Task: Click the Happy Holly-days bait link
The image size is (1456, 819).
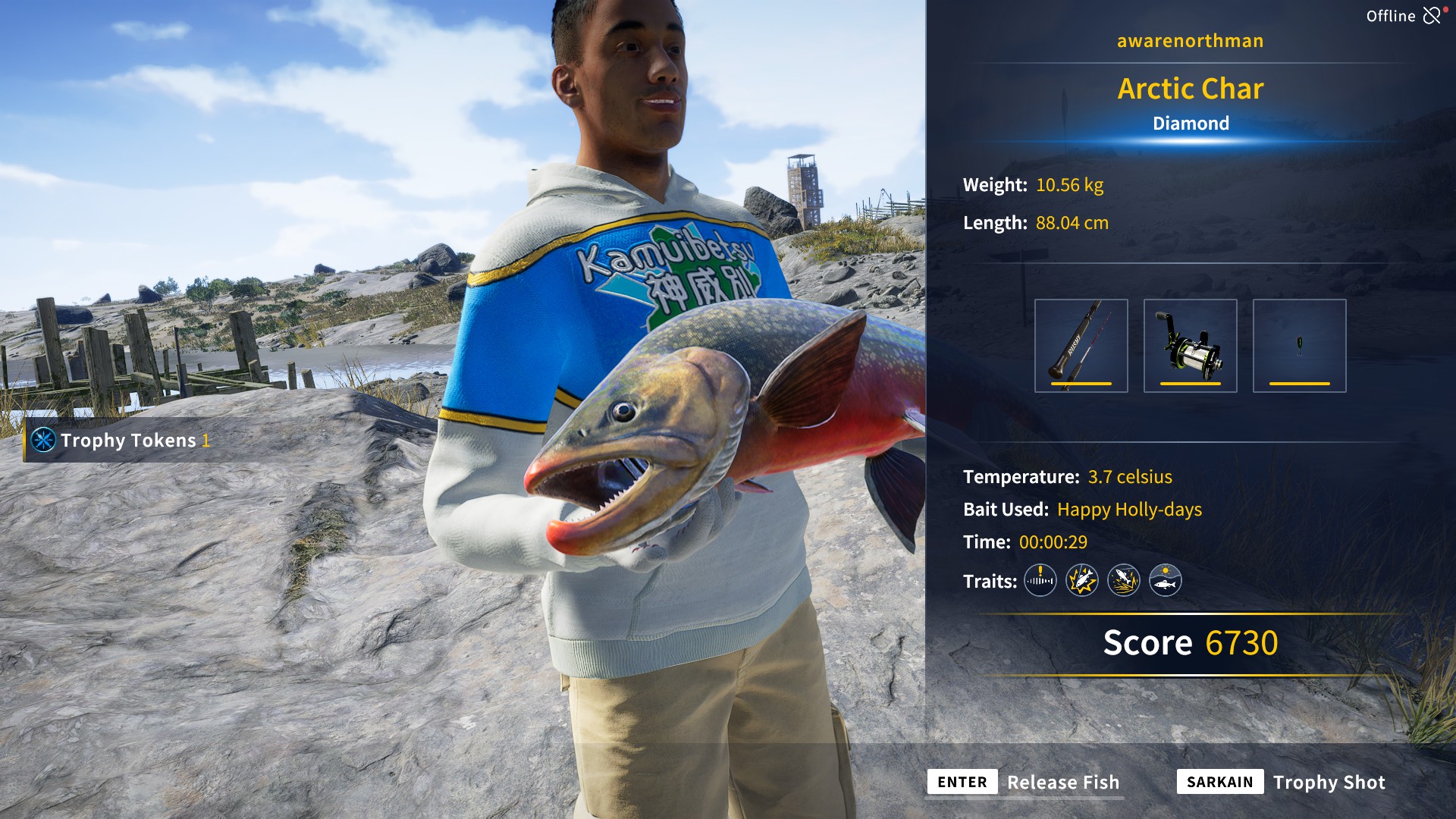Action: [x=1128, y=510]
